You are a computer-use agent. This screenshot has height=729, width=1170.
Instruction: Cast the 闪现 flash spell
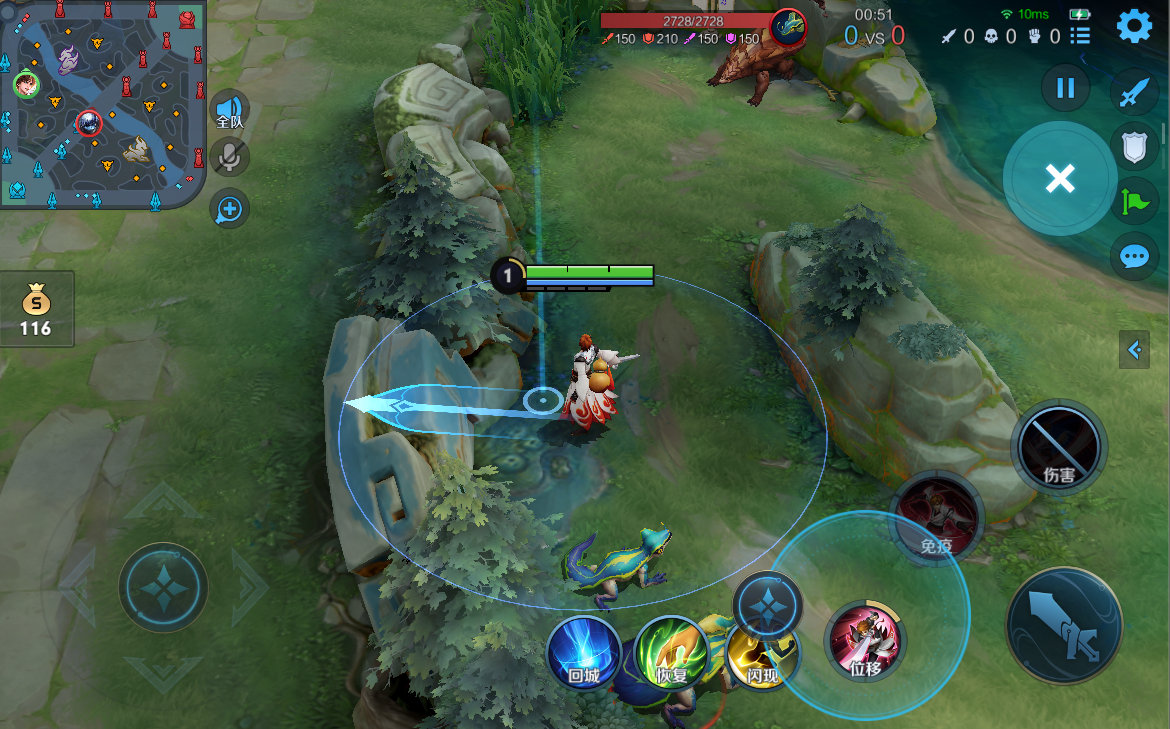[x=762, y=655]
